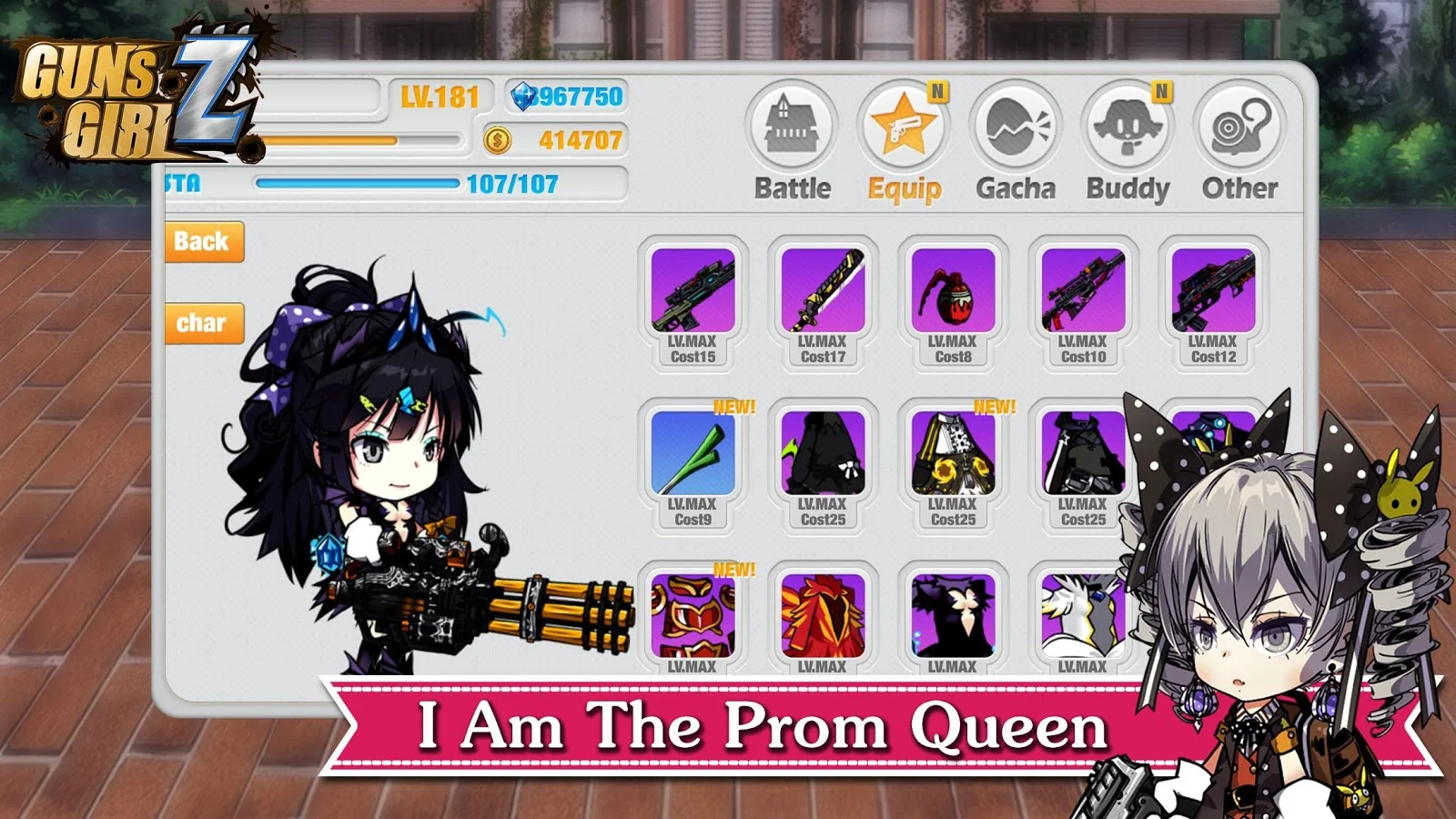This screenshot has height=819, width=1456.
Task: Click the orange Back button
Action: point(203,242)
